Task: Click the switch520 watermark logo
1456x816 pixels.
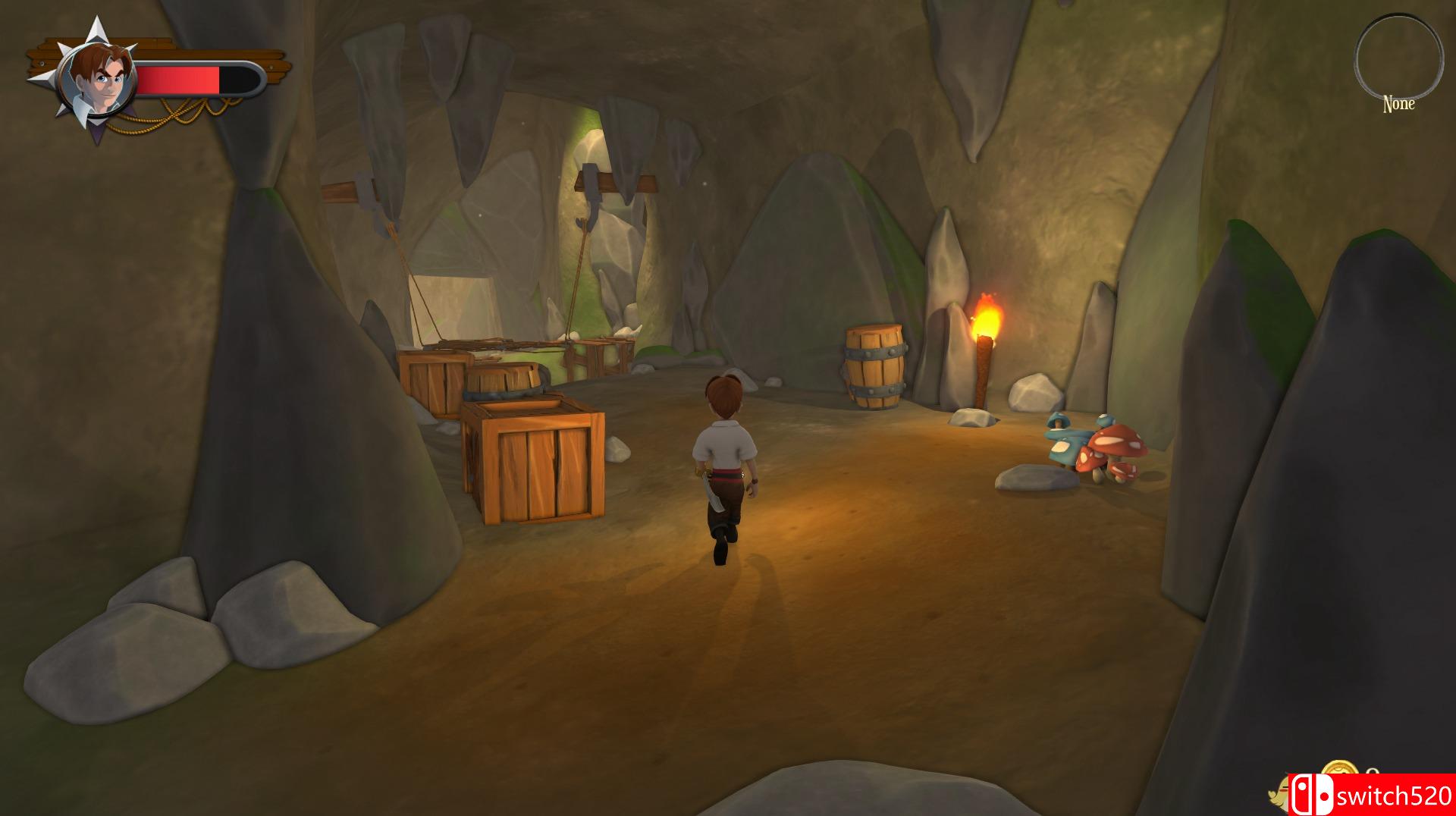Action: [x=1371, y=796]
